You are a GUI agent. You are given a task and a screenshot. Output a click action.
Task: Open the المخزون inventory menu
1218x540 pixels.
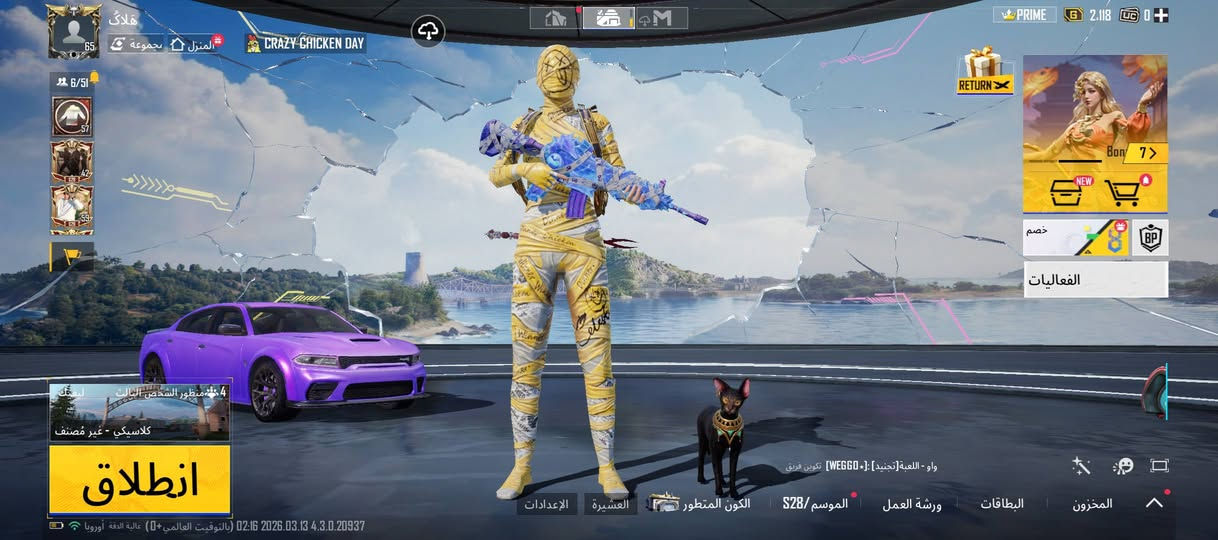point(1092,504)
